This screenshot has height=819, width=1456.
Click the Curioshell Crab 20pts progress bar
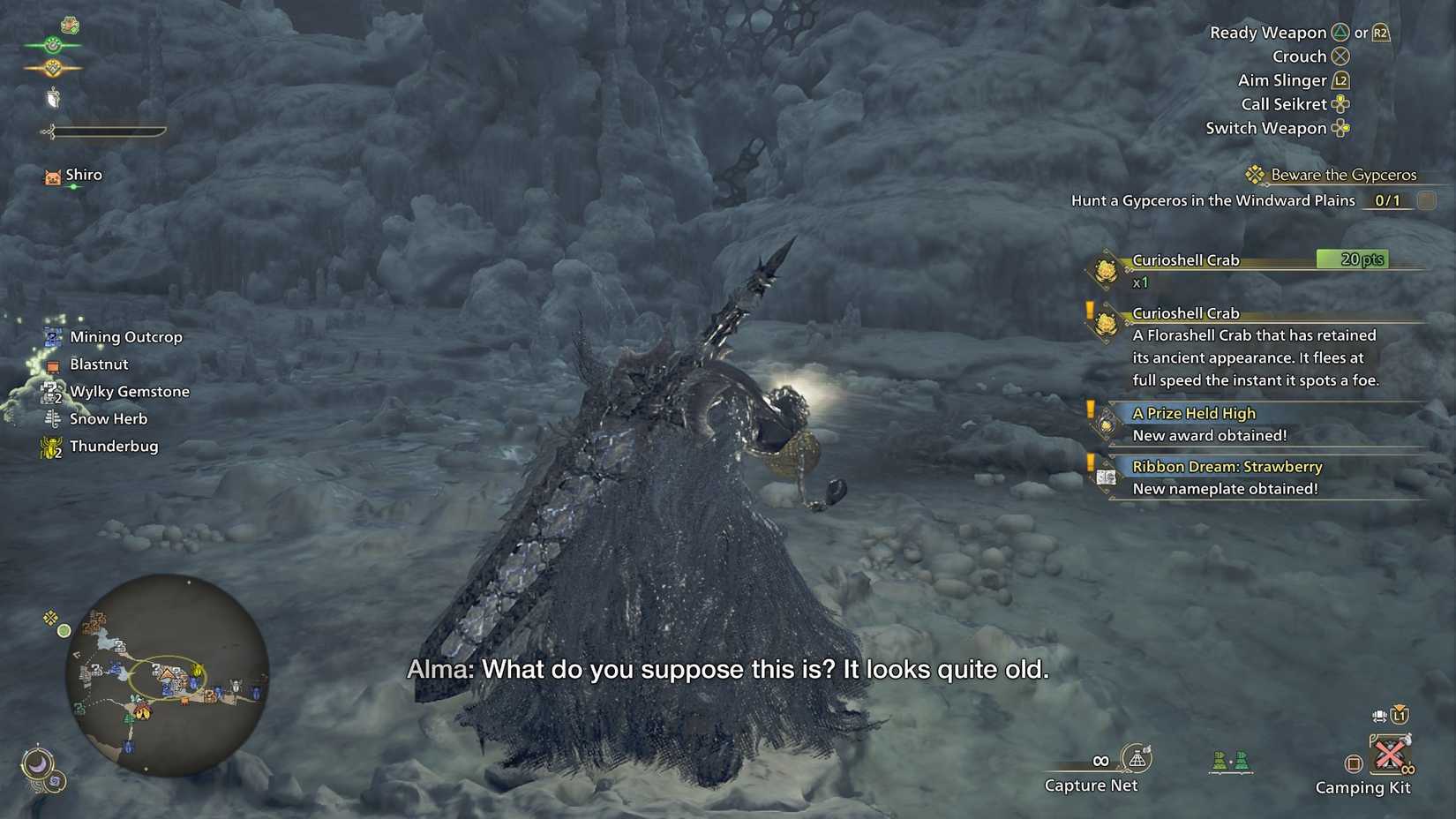(1350, 259)
